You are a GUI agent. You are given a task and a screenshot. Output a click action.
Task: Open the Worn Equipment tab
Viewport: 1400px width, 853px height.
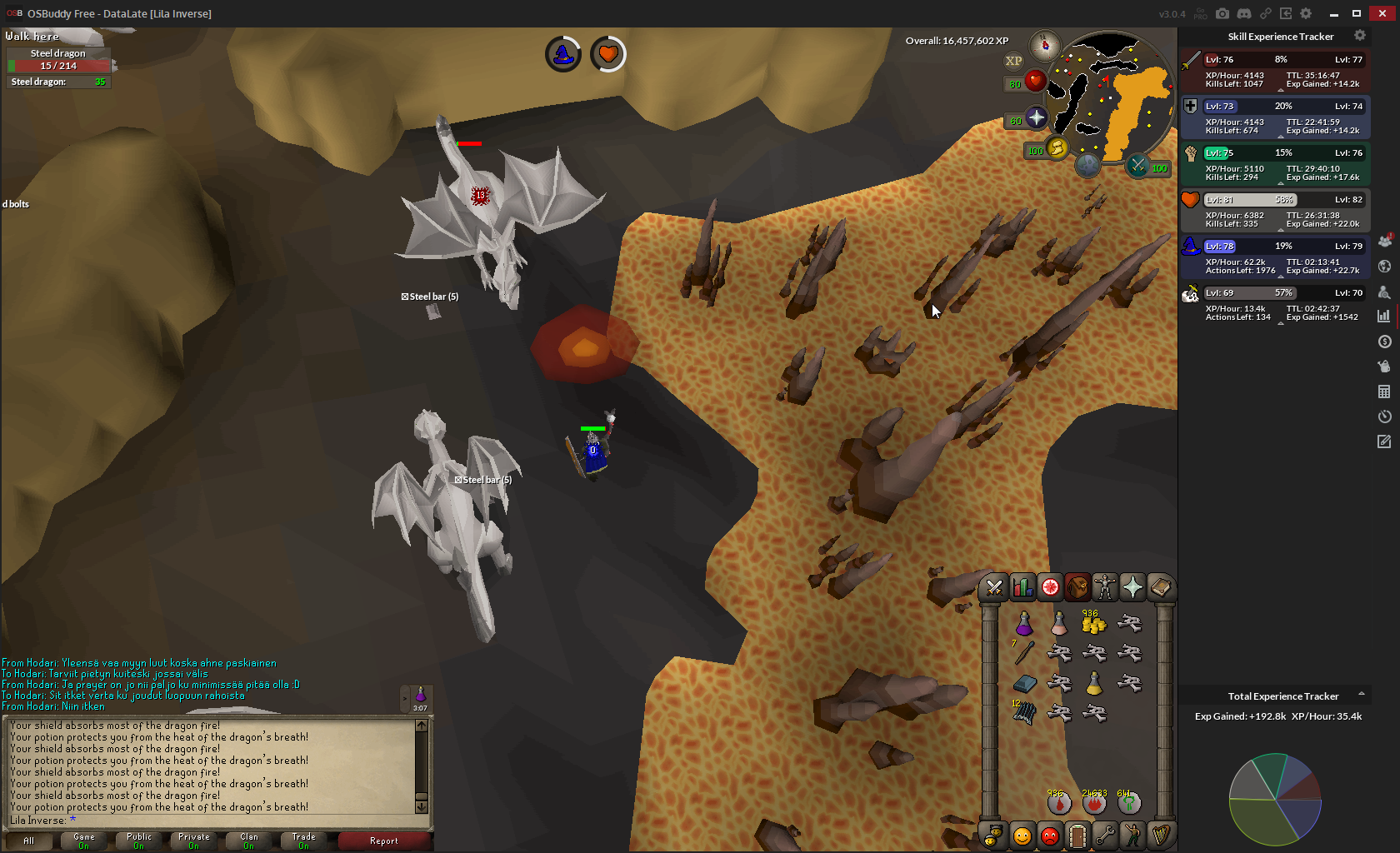1105,588
